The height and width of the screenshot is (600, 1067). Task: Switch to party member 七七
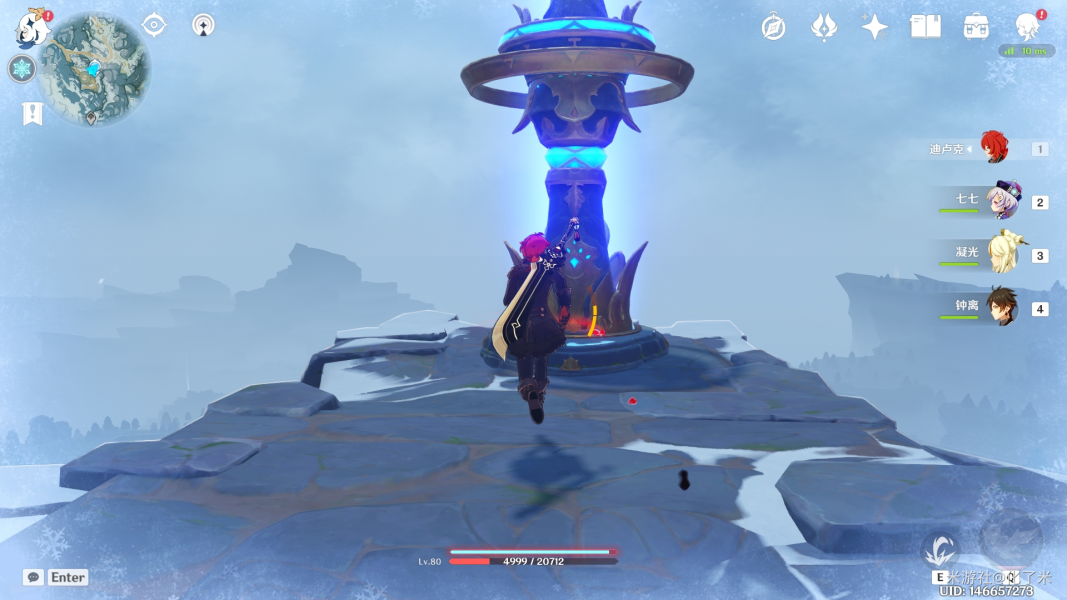[x=1002, y=202]
